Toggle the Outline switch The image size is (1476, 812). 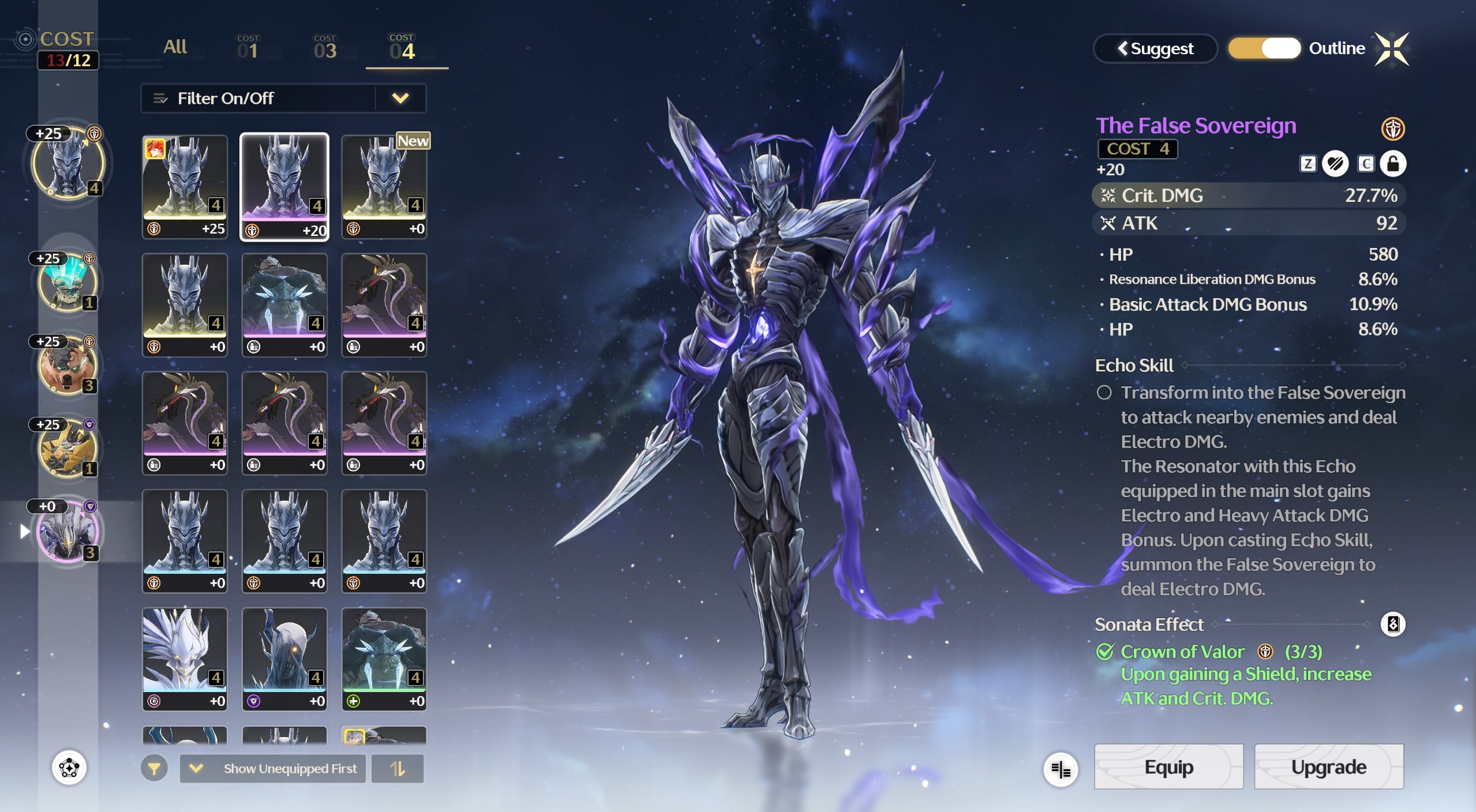tap(1264, 48)
